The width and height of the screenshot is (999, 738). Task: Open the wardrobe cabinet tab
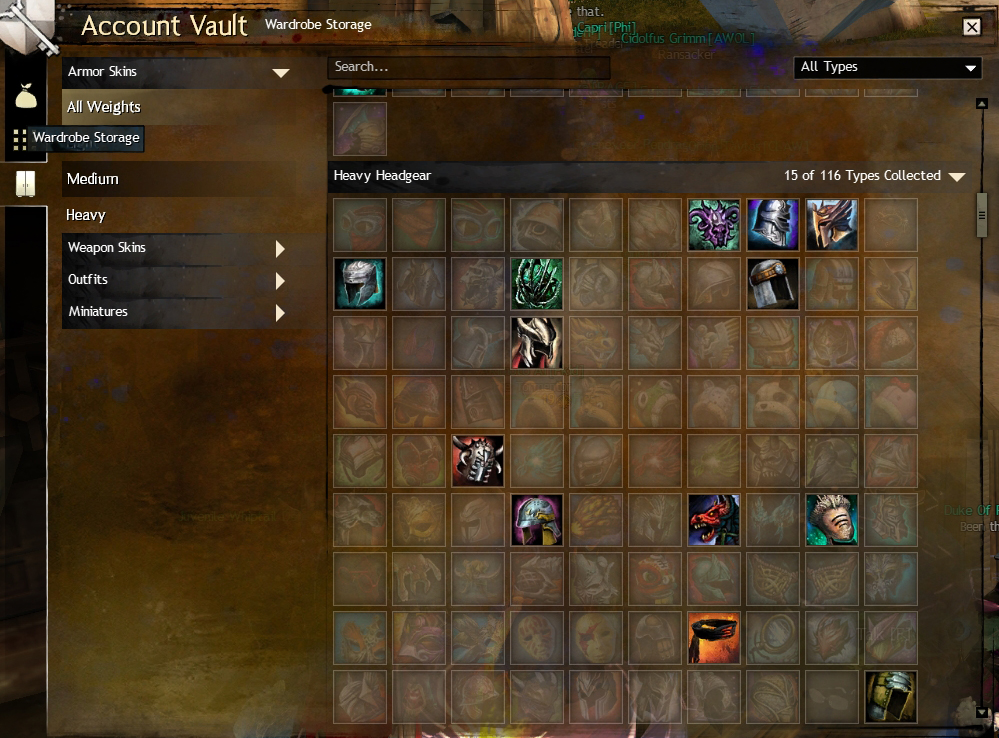coord(25,184)
